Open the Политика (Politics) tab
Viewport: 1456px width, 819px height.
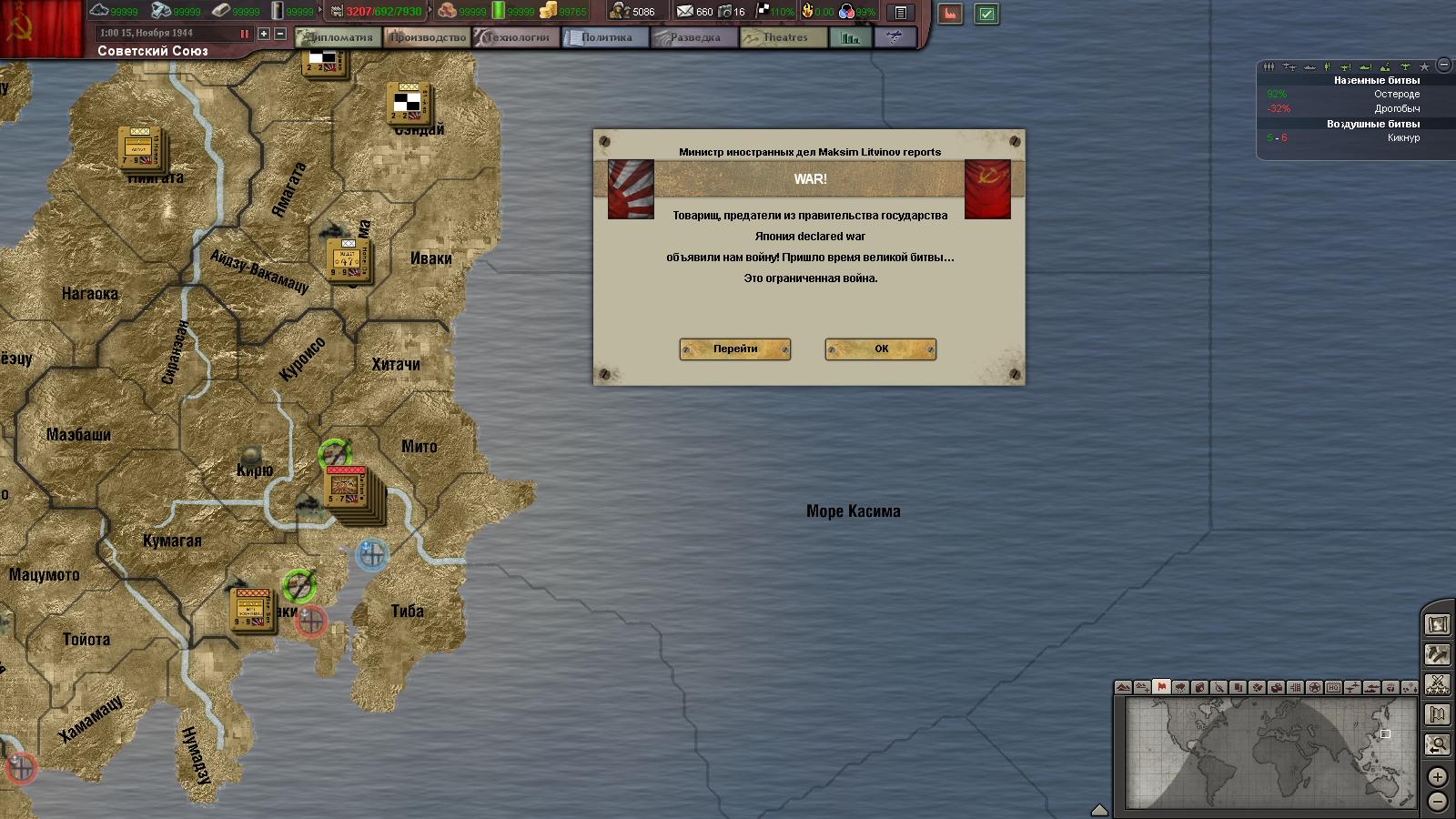605,37
